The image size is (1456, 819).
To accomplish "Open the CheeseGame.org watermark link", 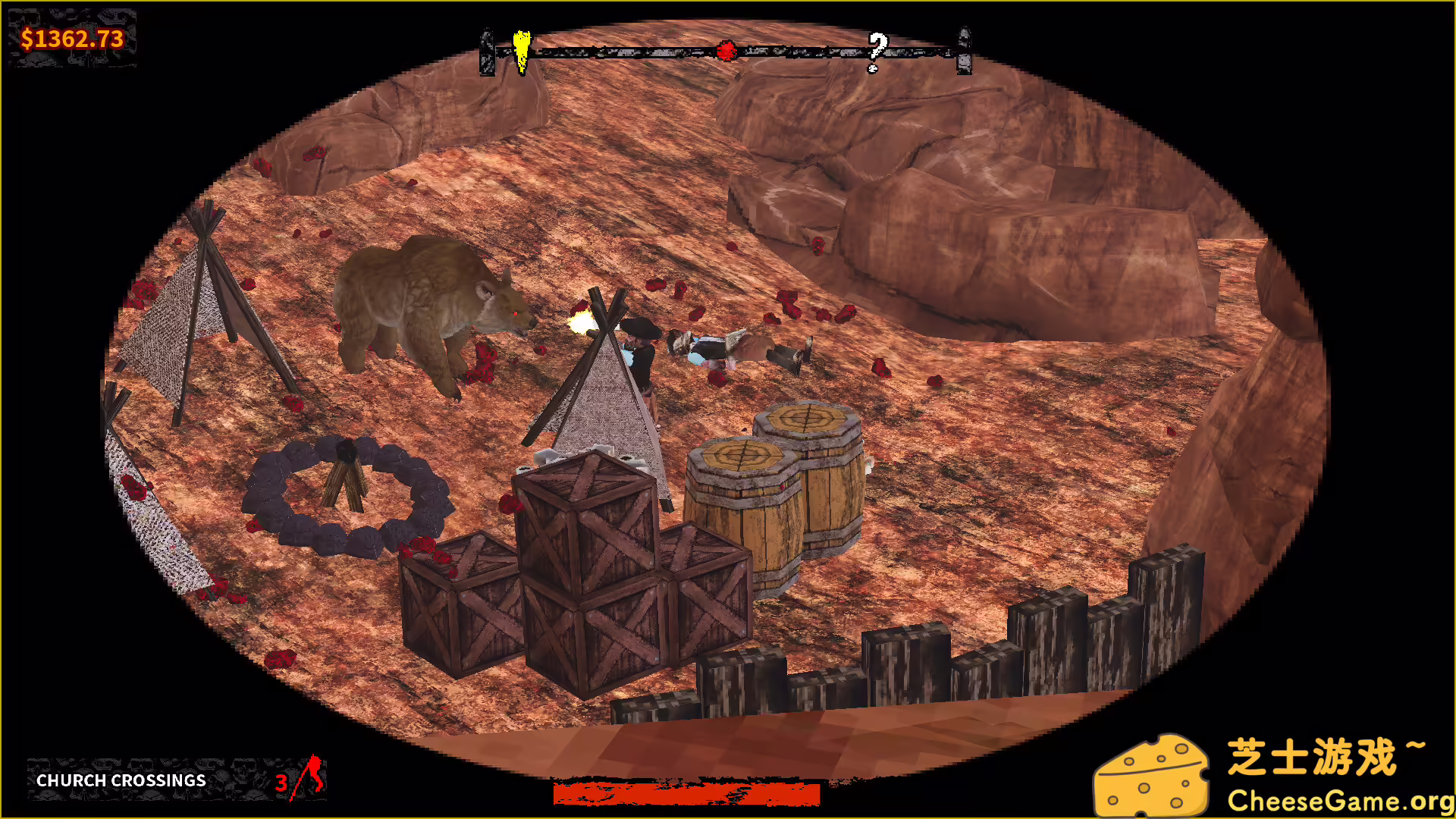I will pyautogui.click(x=1339, y=800).
